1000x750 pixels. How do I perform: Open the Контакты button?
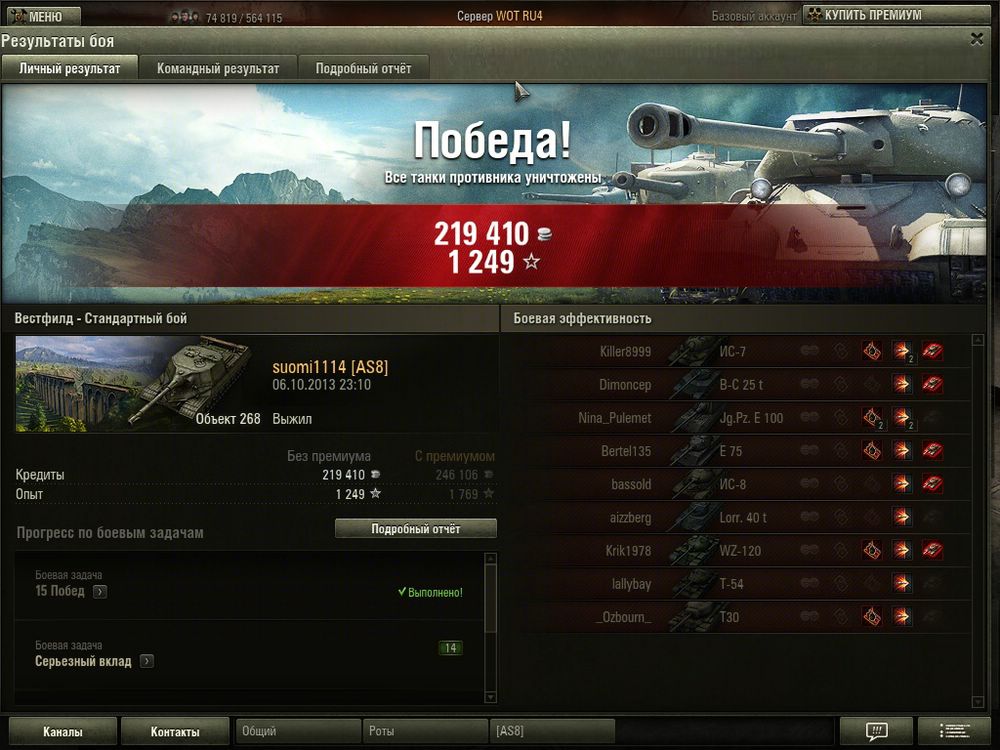point(175,732)
